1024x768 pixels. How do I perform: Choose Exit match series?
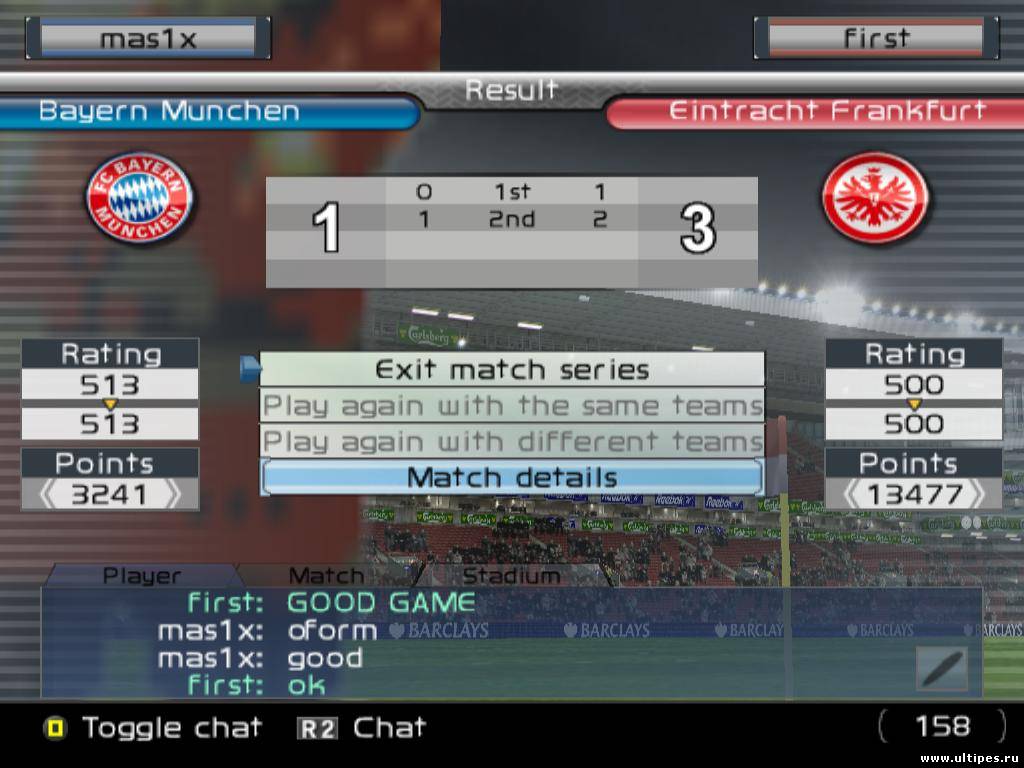click(x=511, y=369)
